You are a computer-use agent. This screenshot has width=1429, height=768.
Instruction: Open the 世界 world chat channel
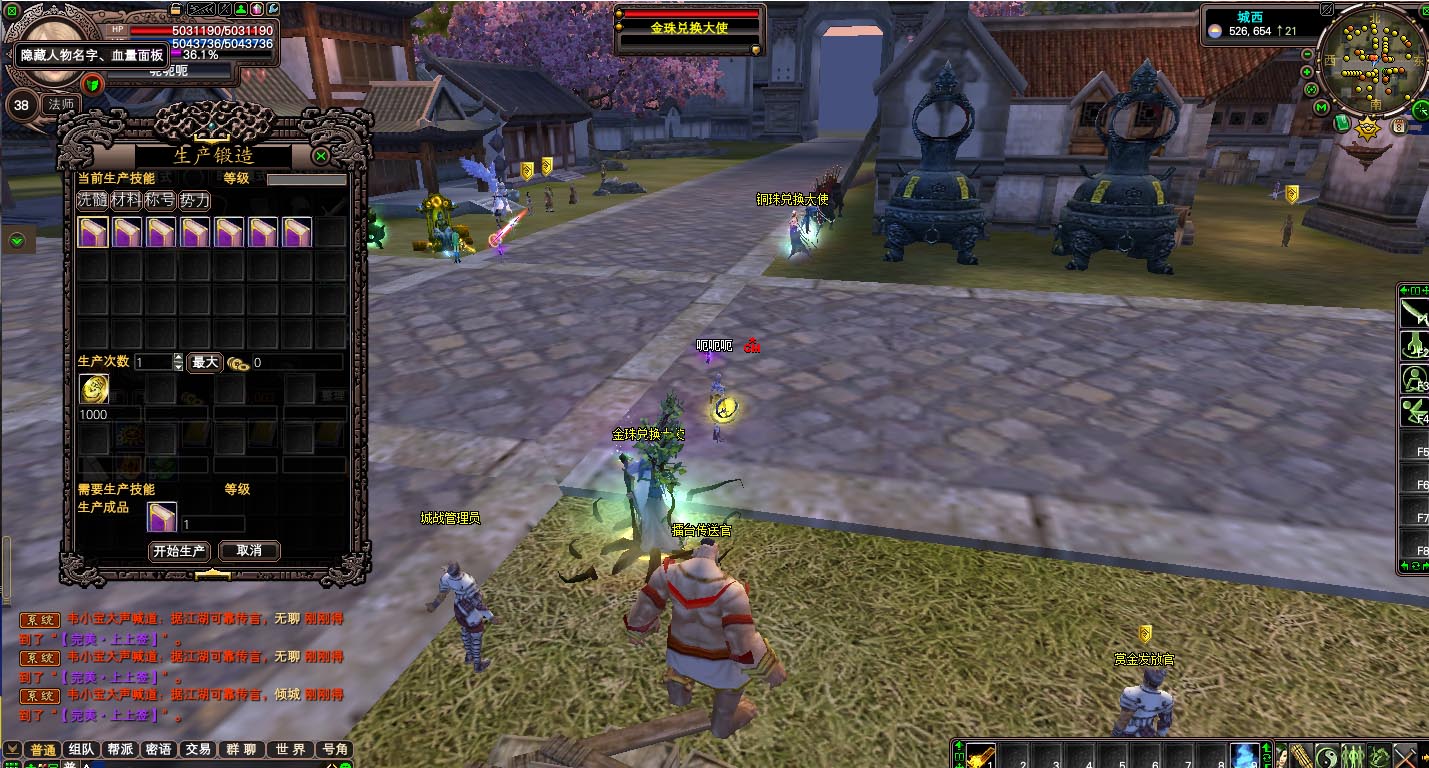tap(291, 749)
